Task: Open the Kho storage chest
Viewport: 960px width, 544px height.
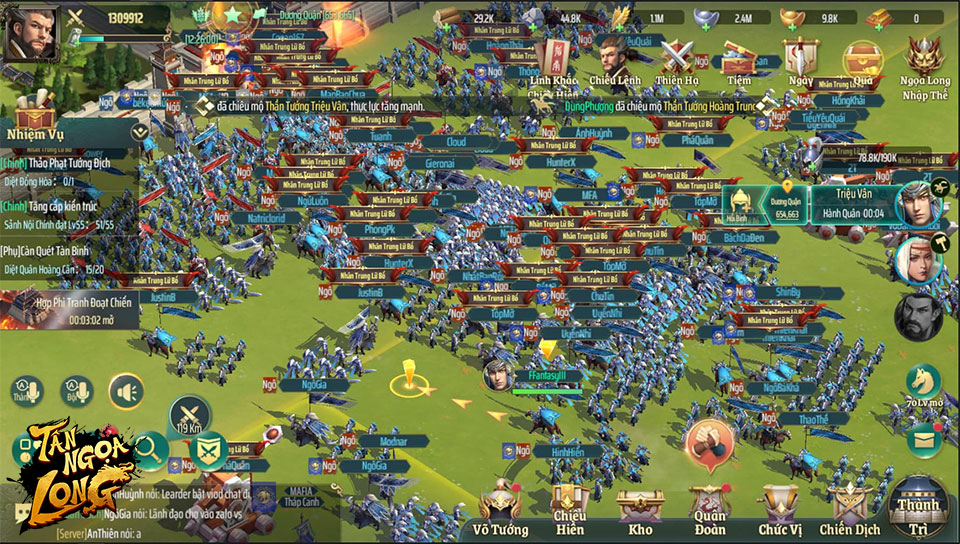Action: pyautogui.click(x=638, y=505)
